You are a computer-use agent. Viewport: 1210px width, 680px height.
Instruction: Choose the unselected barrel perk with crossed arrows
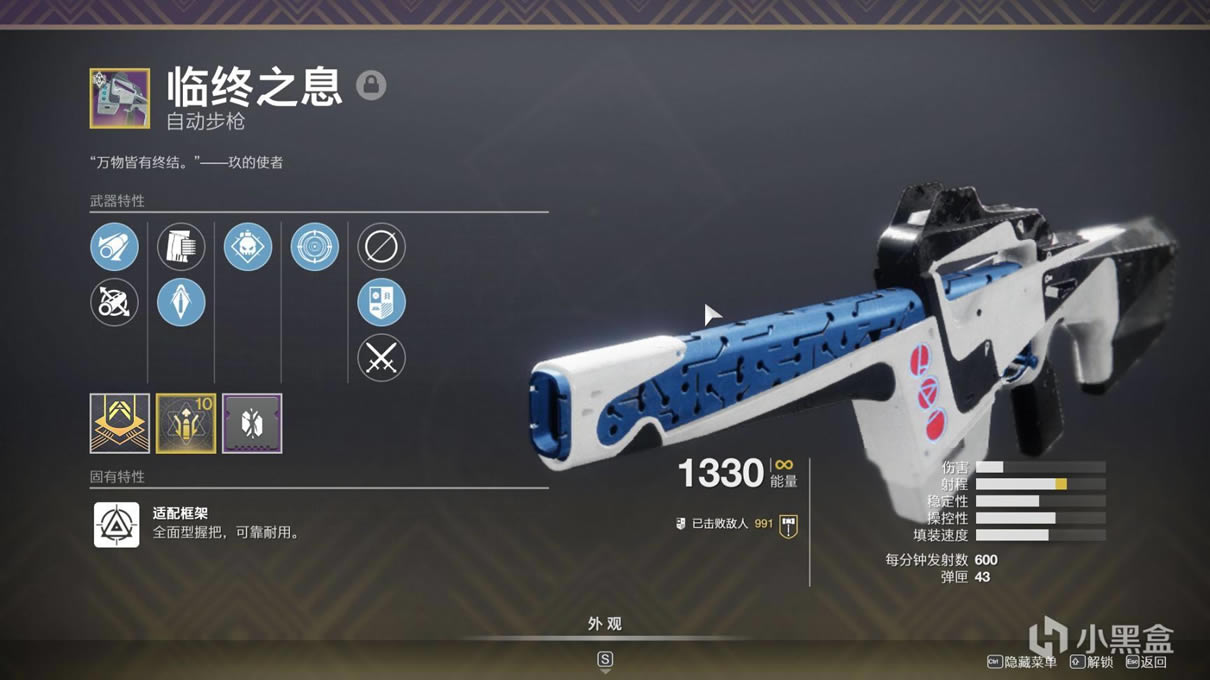point(114,302)
